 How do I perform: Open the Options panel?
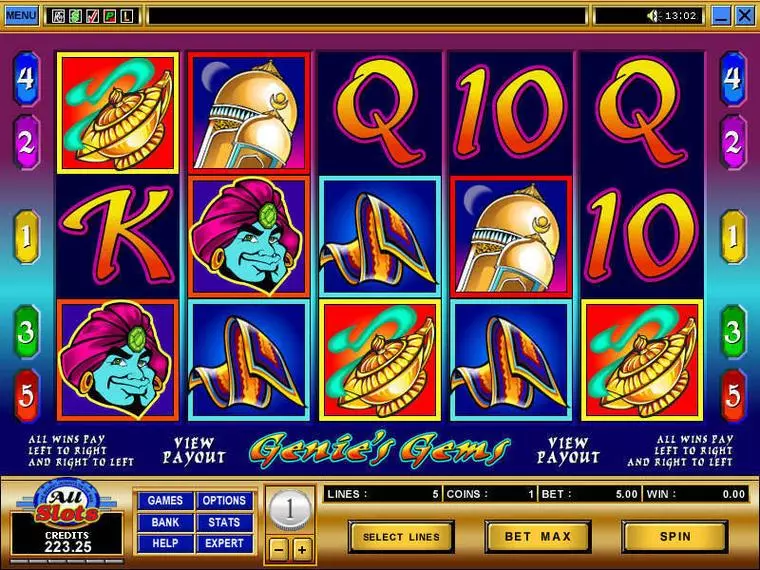coord(224,501)
